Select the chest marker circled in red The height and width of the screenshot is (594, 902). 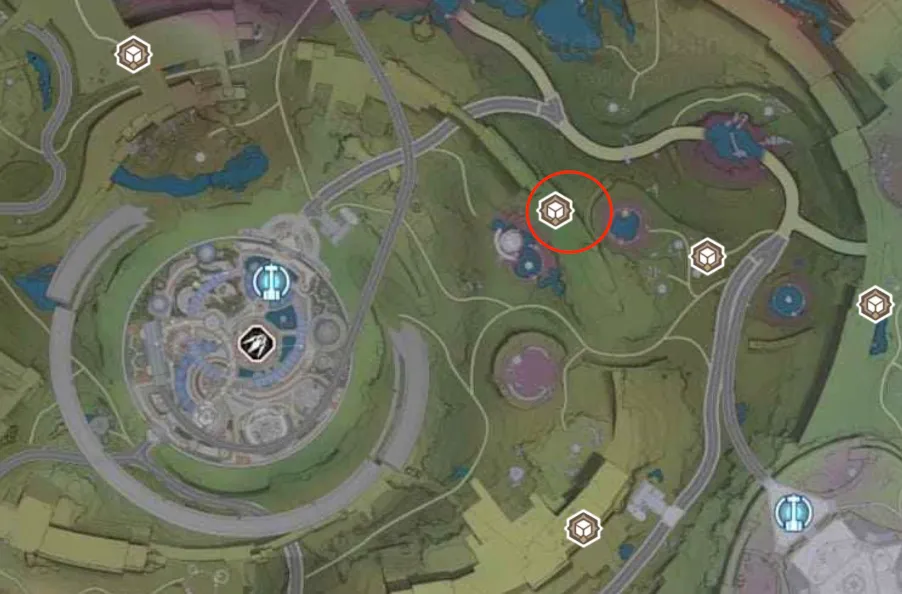[554, 210]
